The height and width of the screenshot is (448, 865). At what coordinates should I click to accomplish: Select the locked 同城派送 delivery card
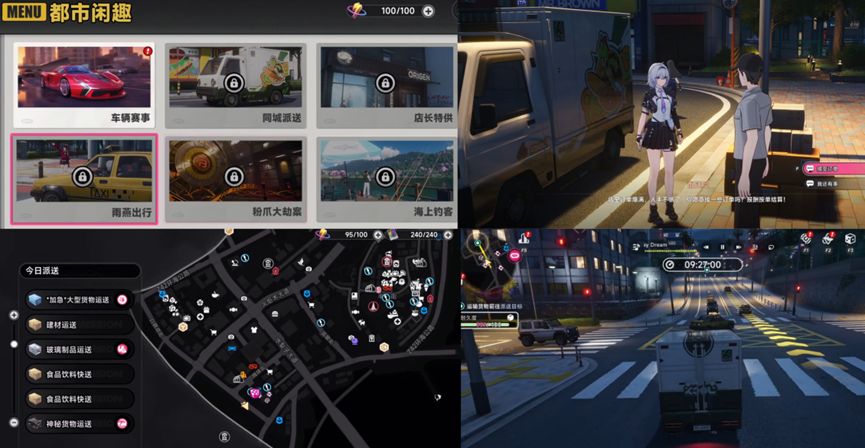coord(233,86)
